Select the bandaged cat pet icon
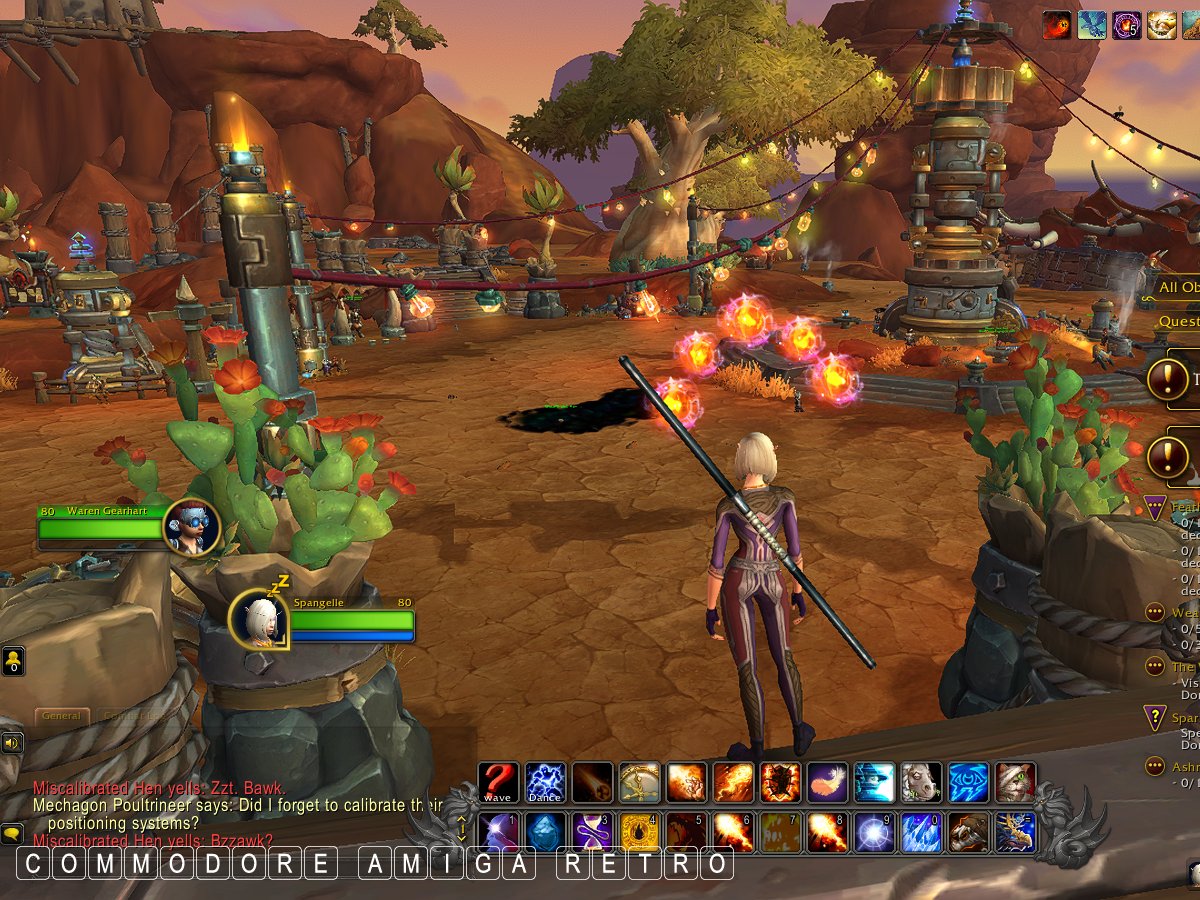 coord(1015,782)
